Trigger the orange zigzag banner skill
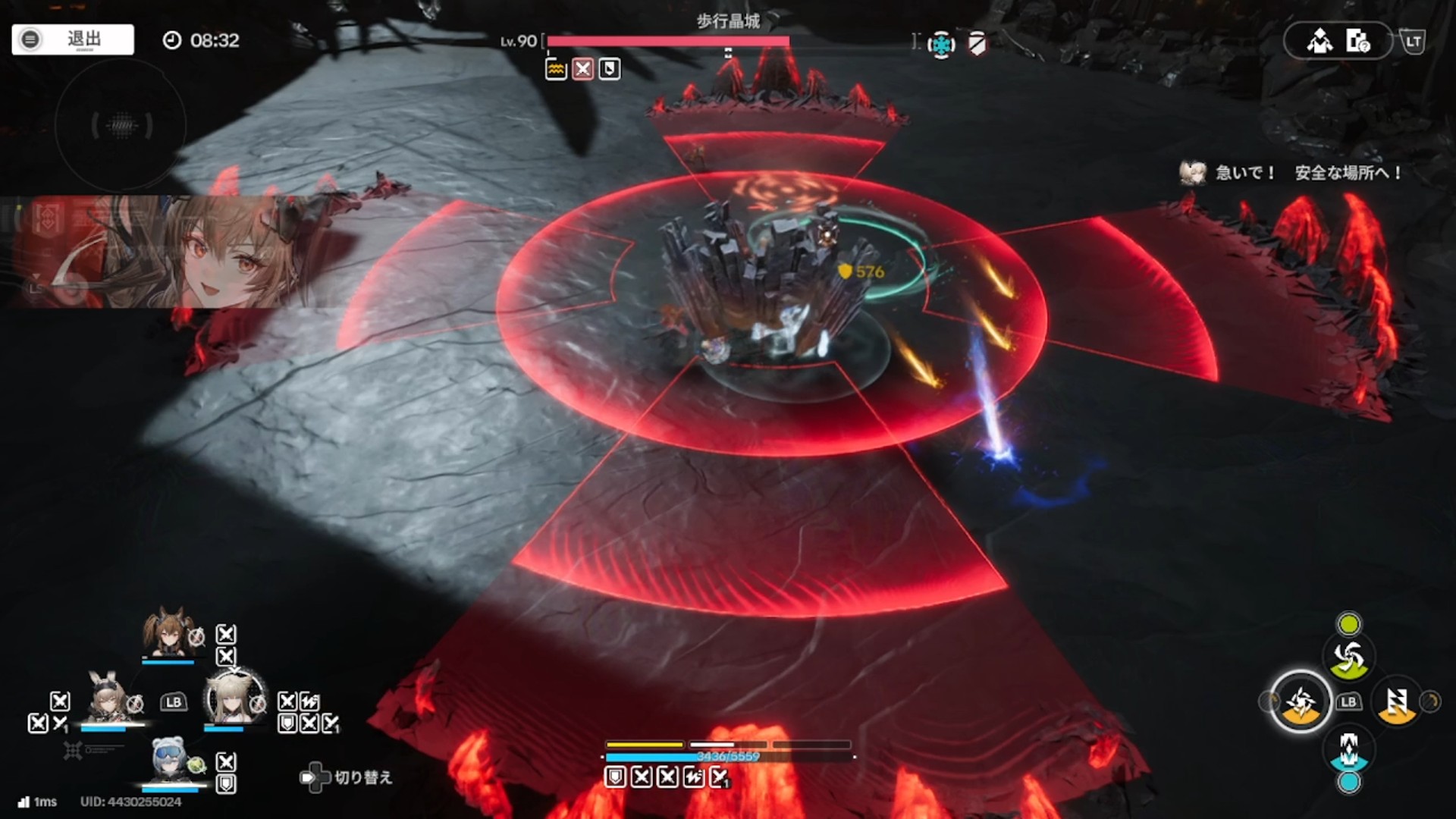The width and height of the screenshot is (1456, 819). (1397, 702)
